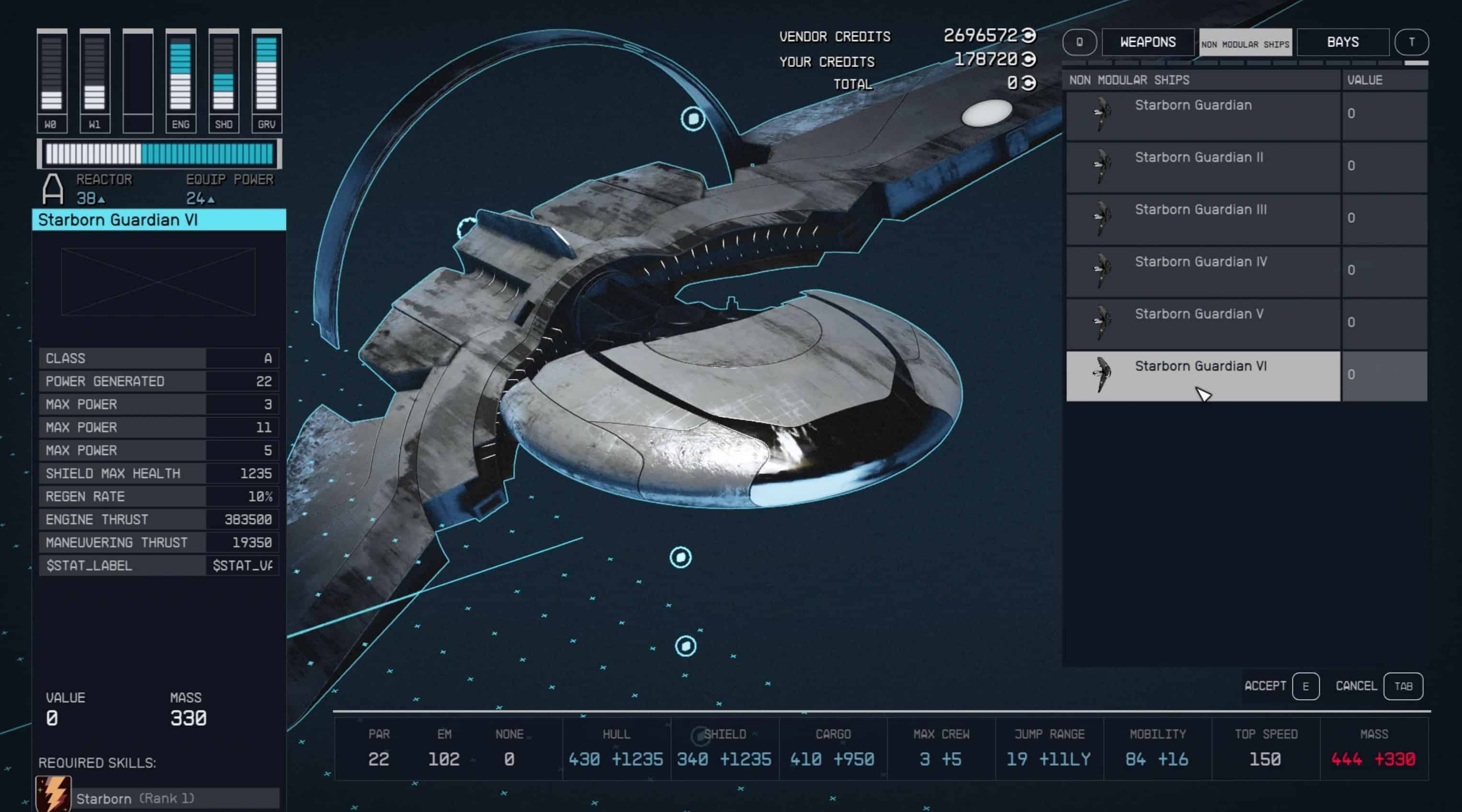
Task: Accept the selected ship module
Action: 1281,686
